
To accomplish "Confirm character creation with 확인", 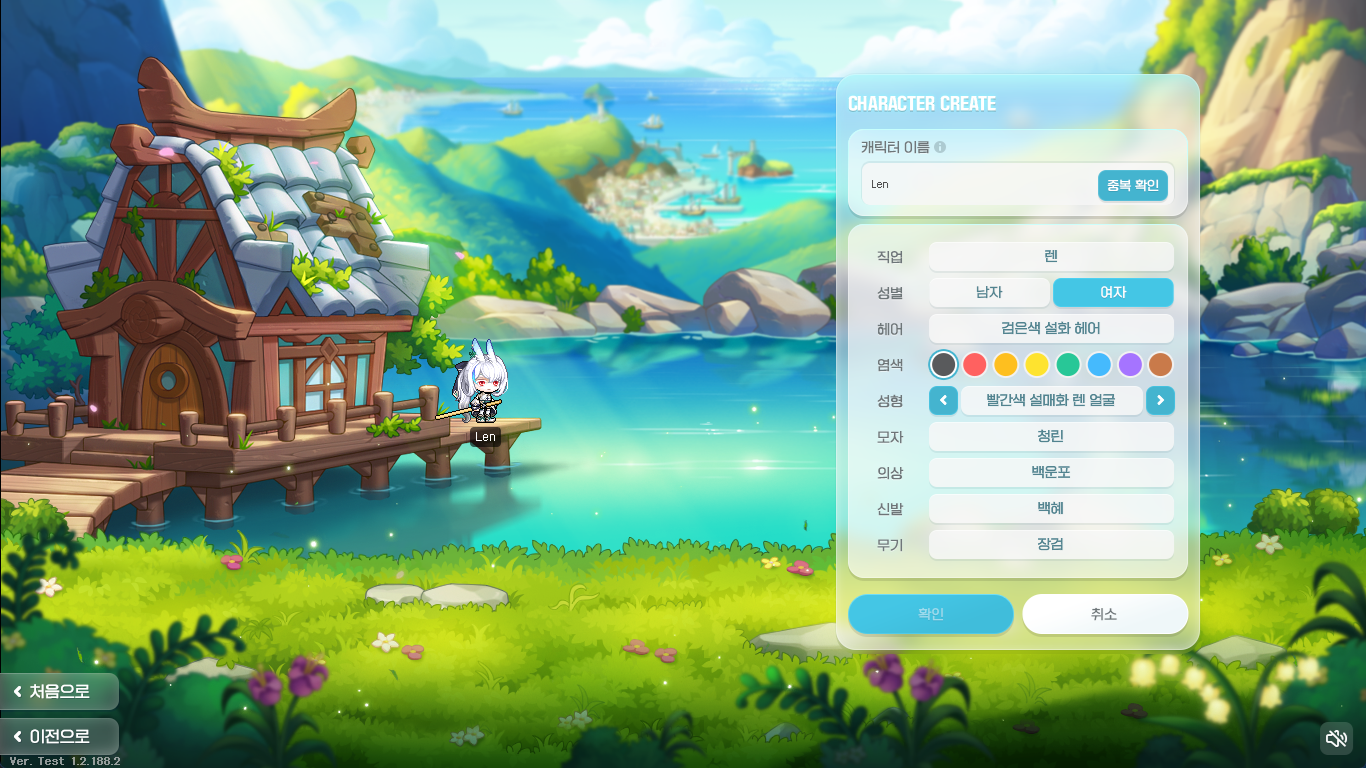I will click(x=930, y=614).
